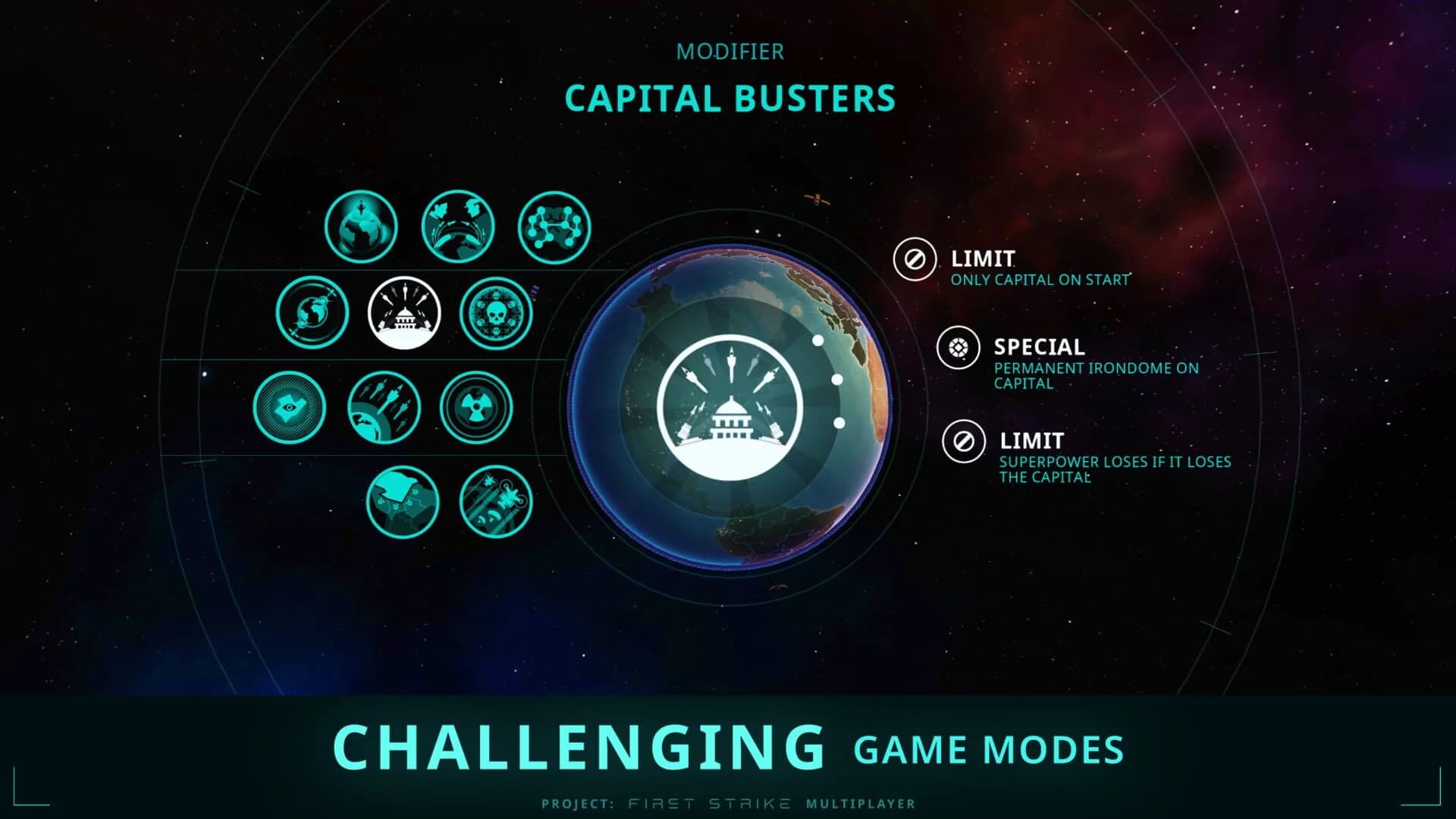Select the missile-launch-from-globe modifier icon
Viewport: 1456px width, 819px height.
pyautogui.click(x=386, y=407)
